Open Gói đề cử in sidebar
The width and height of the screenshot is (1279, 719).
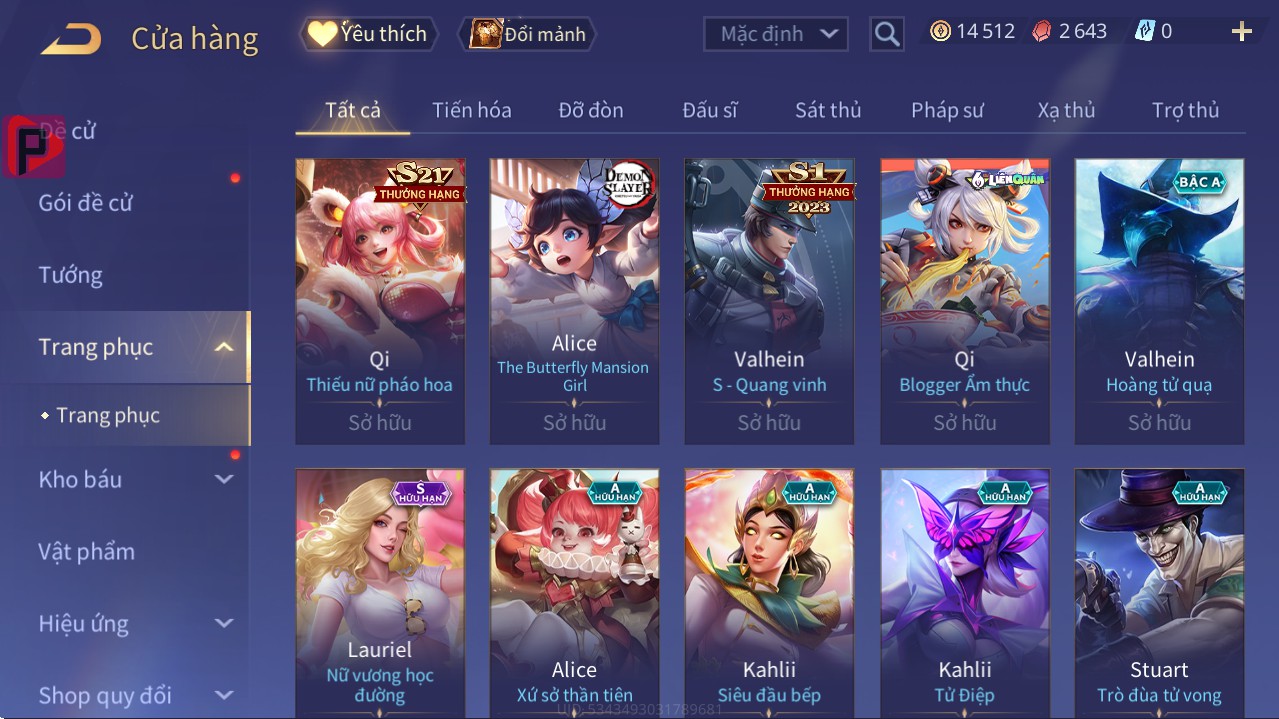86,203
